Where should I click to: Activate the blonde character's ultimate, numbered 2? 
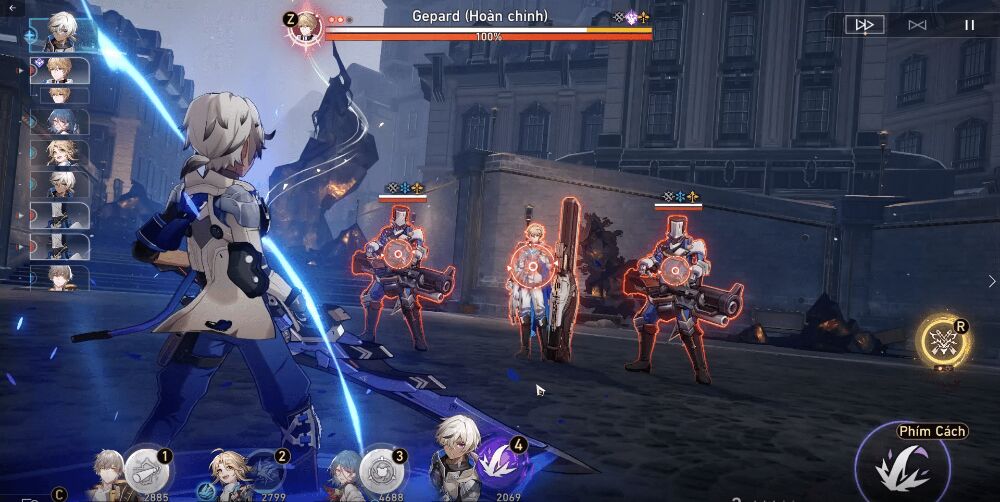pos(263,469)
